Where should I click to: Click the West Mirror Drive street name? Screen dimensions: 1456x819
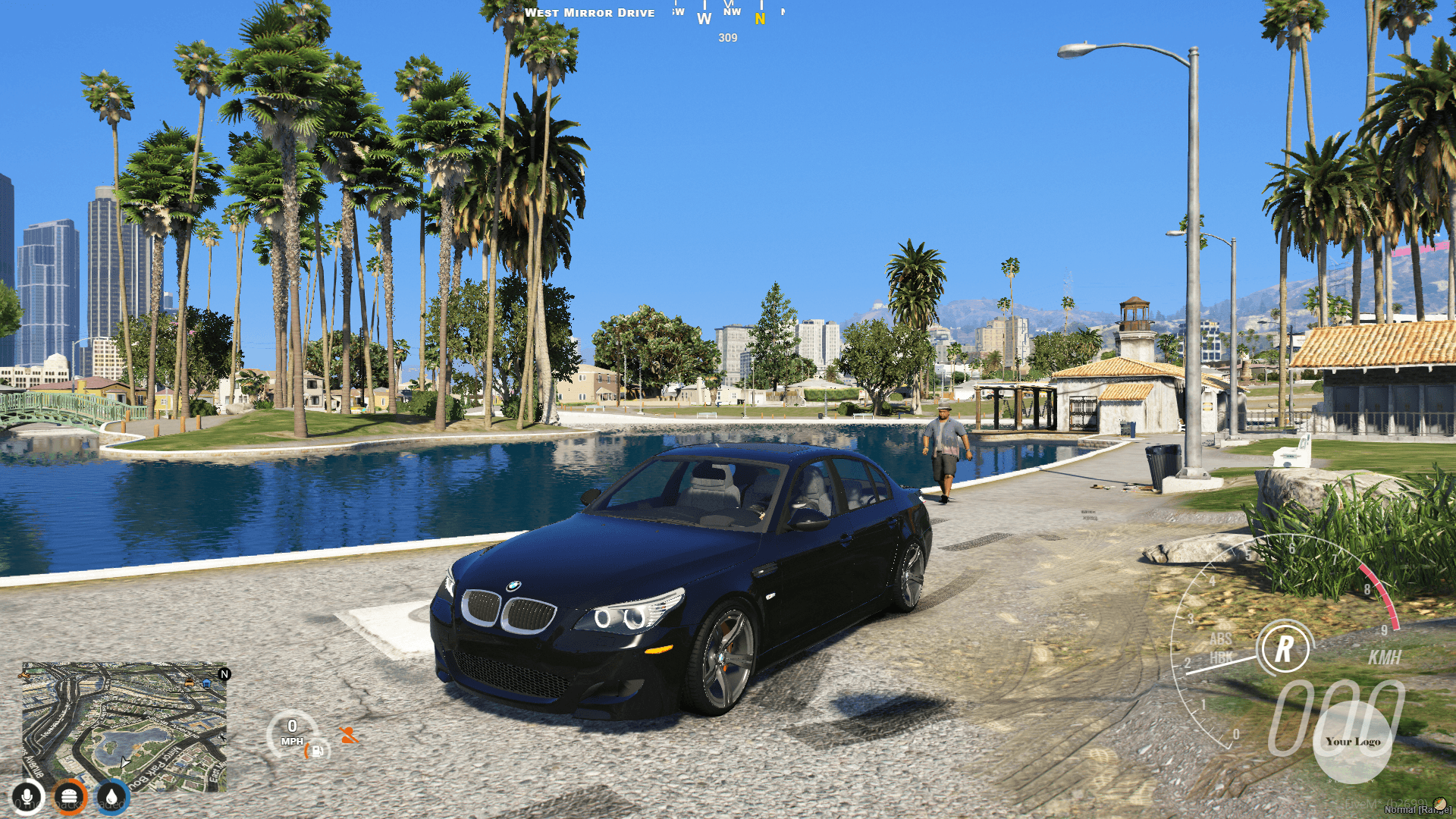tap(590, 12)
